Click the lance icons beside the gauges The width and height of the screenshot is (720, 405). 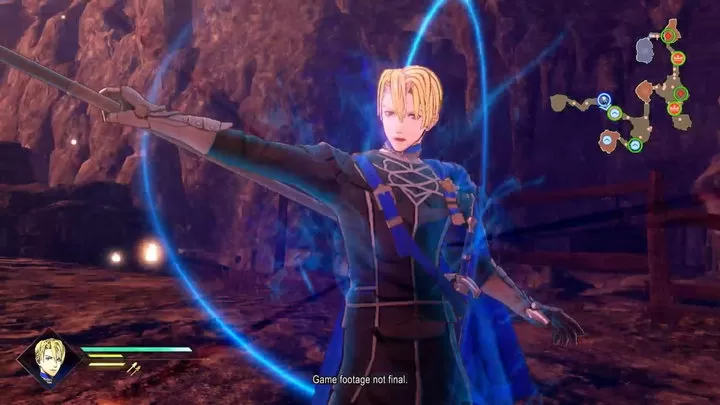[x=133, y=368]
